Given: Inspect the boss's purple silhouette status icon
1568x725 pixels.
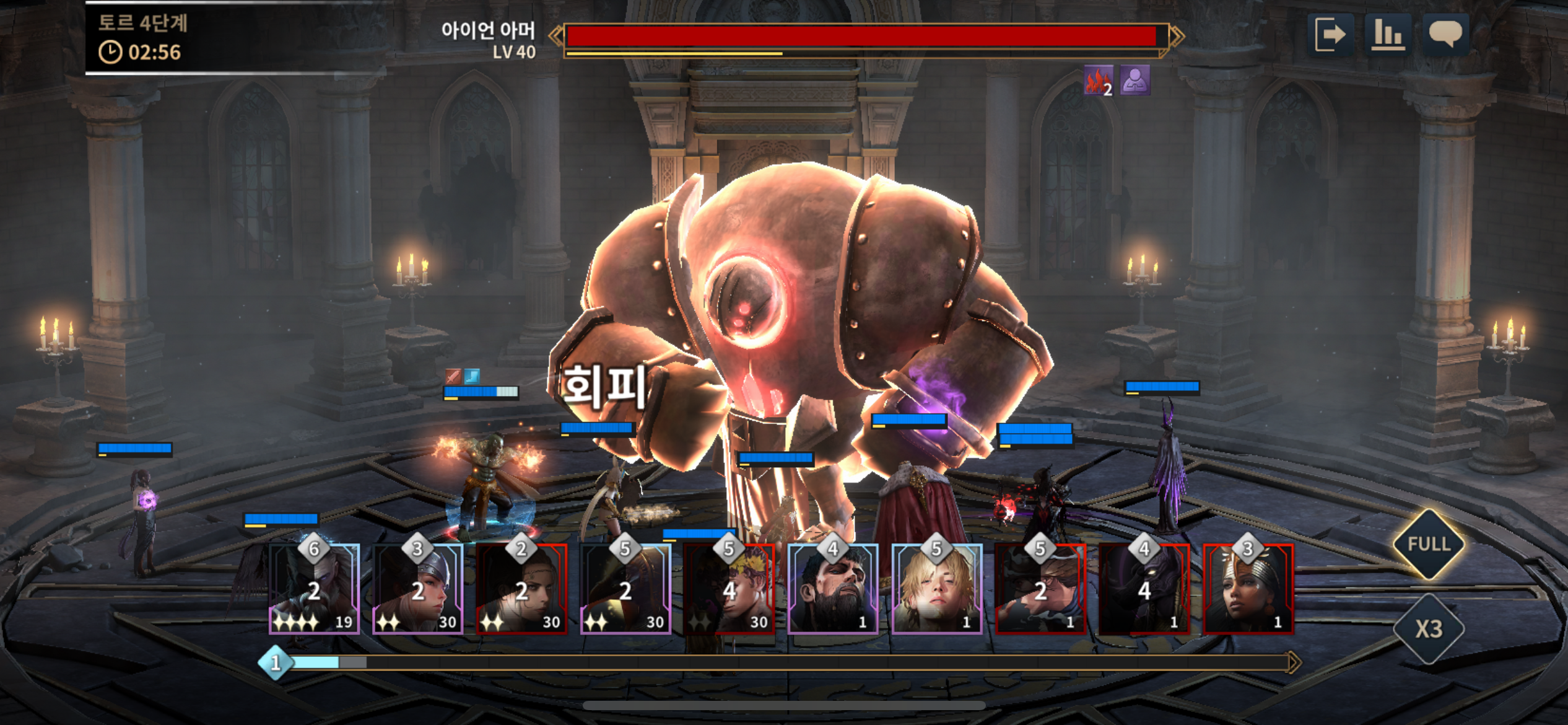Looking at the screenshot, I should tap(1135, 81).
